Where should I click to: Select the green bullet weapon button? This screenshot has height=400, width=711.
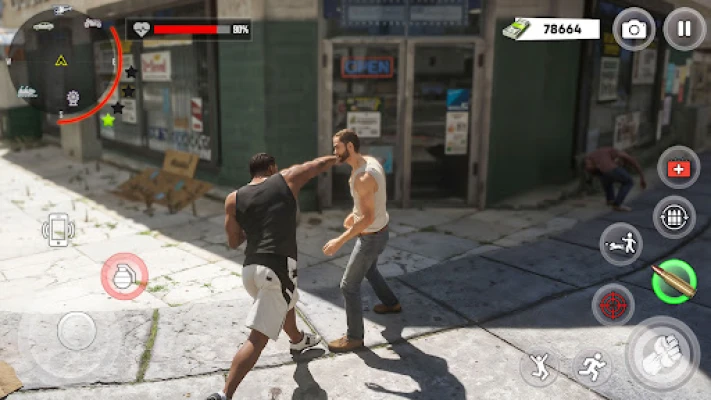tap(673, 280)
